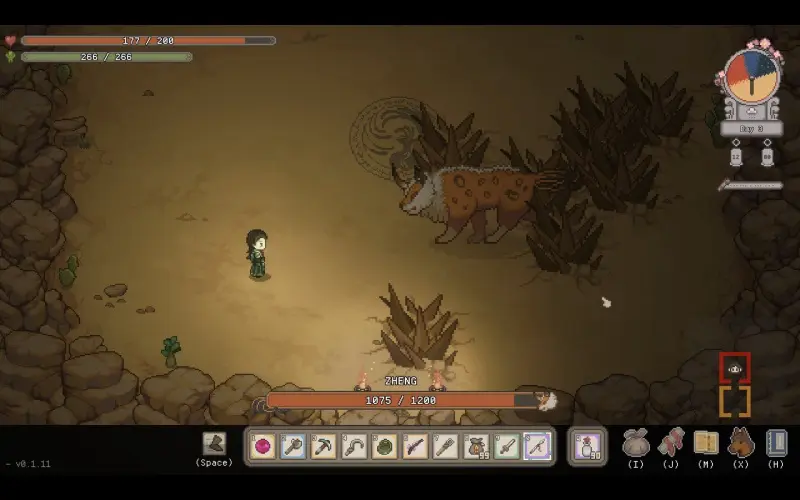Equip the flintlock gun from hotbar
This screenshot has height=500, width=800.
point(415,446)
